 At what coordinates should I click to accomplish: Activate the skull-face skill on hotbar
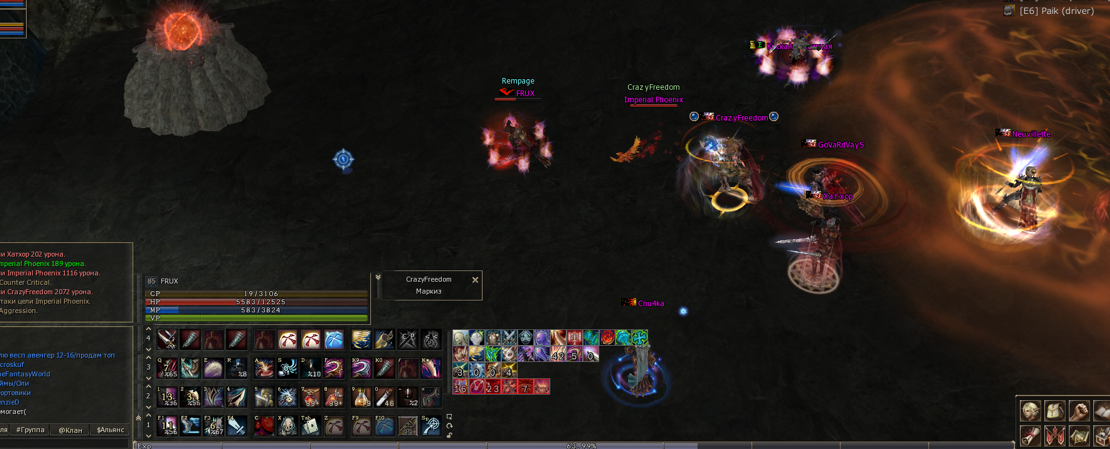coord(287,427)
